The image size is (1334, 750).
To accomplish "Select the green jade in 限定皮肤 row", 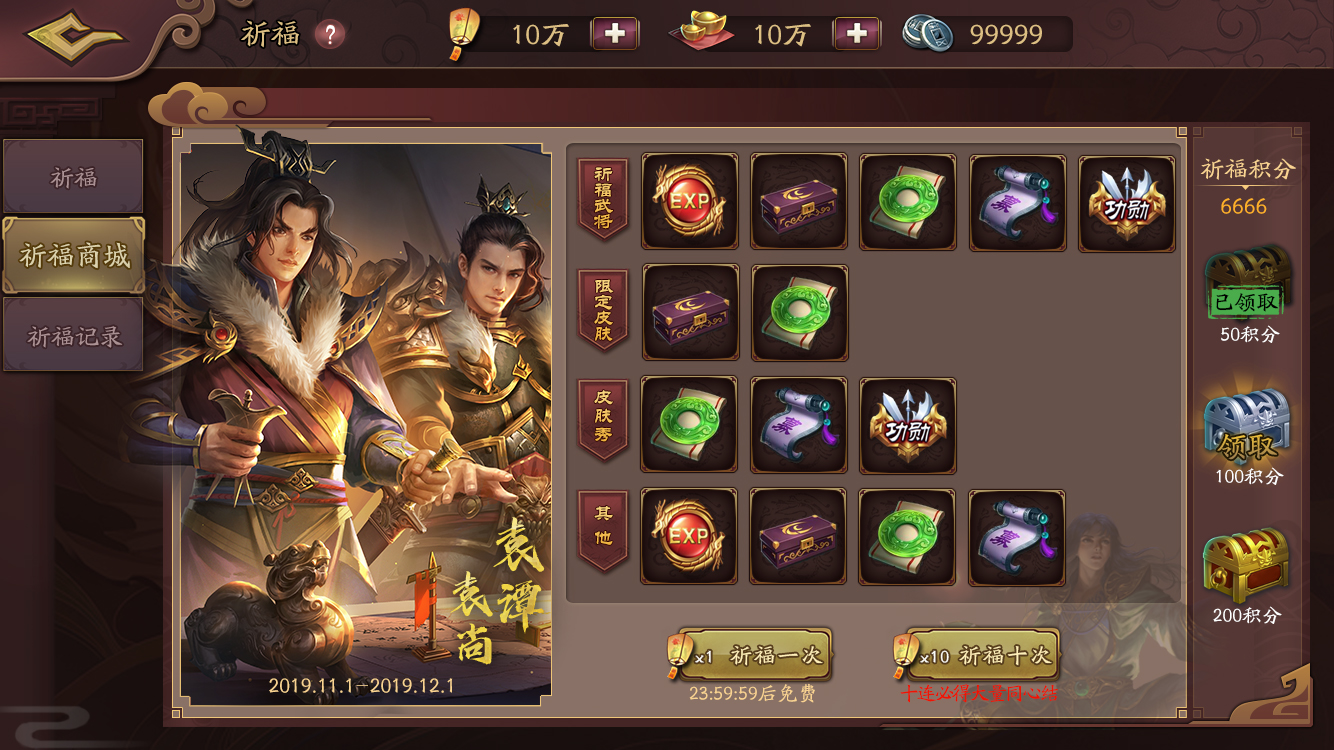I will (798, 313).
